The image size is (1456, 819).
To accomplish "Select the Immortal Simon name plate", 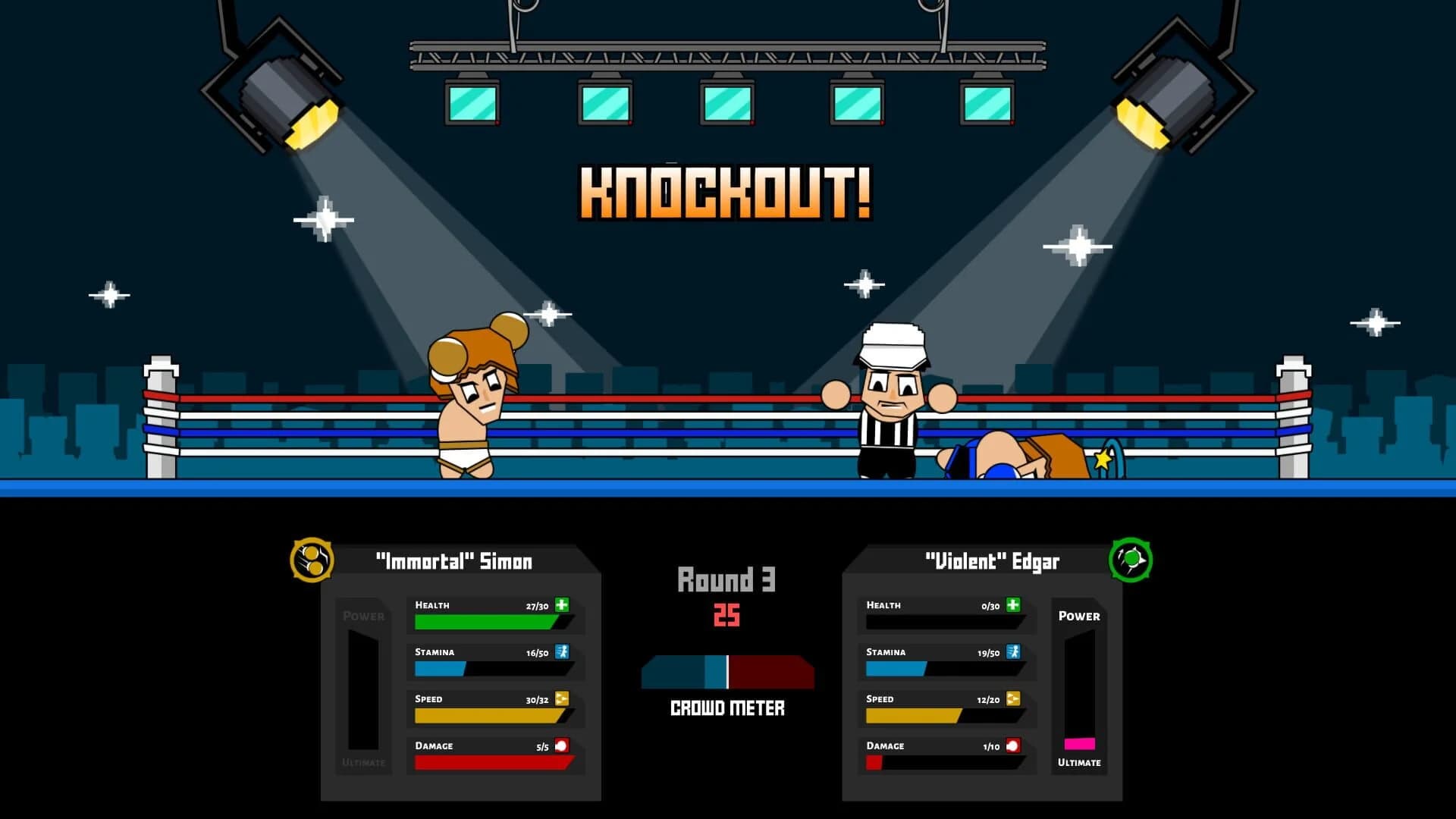I will pos(455,561).
